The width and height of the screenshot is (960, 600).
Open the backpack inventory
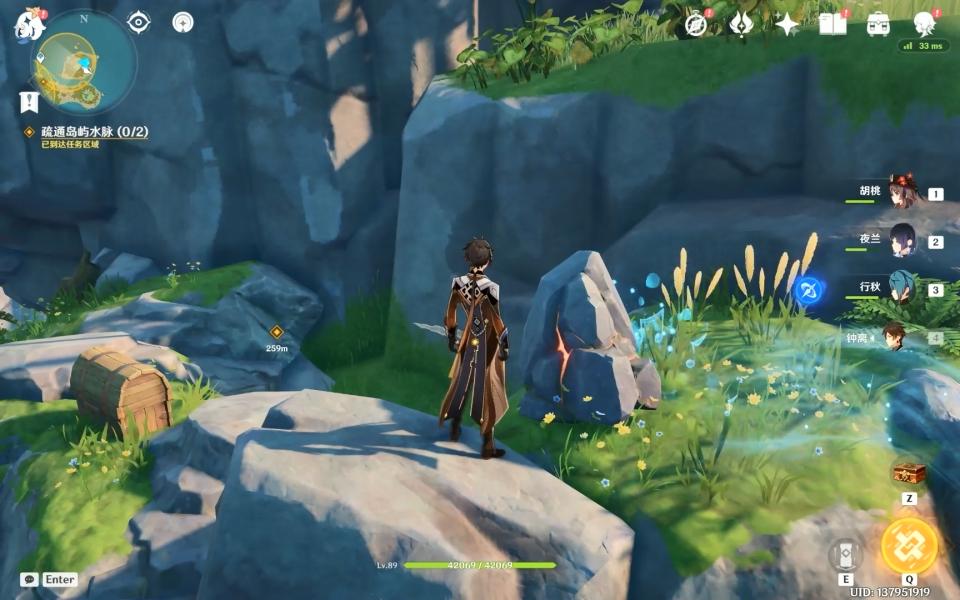tap(878, 25)
